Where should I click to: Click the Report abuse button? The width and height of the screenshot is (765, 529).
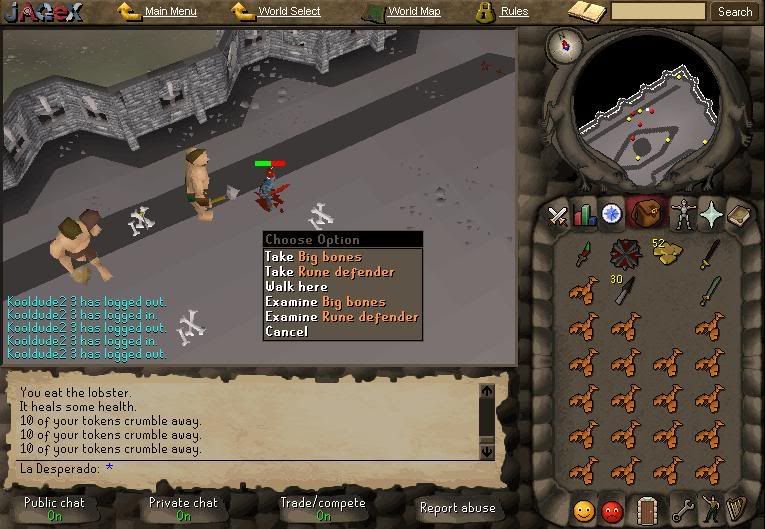(455, 508)
